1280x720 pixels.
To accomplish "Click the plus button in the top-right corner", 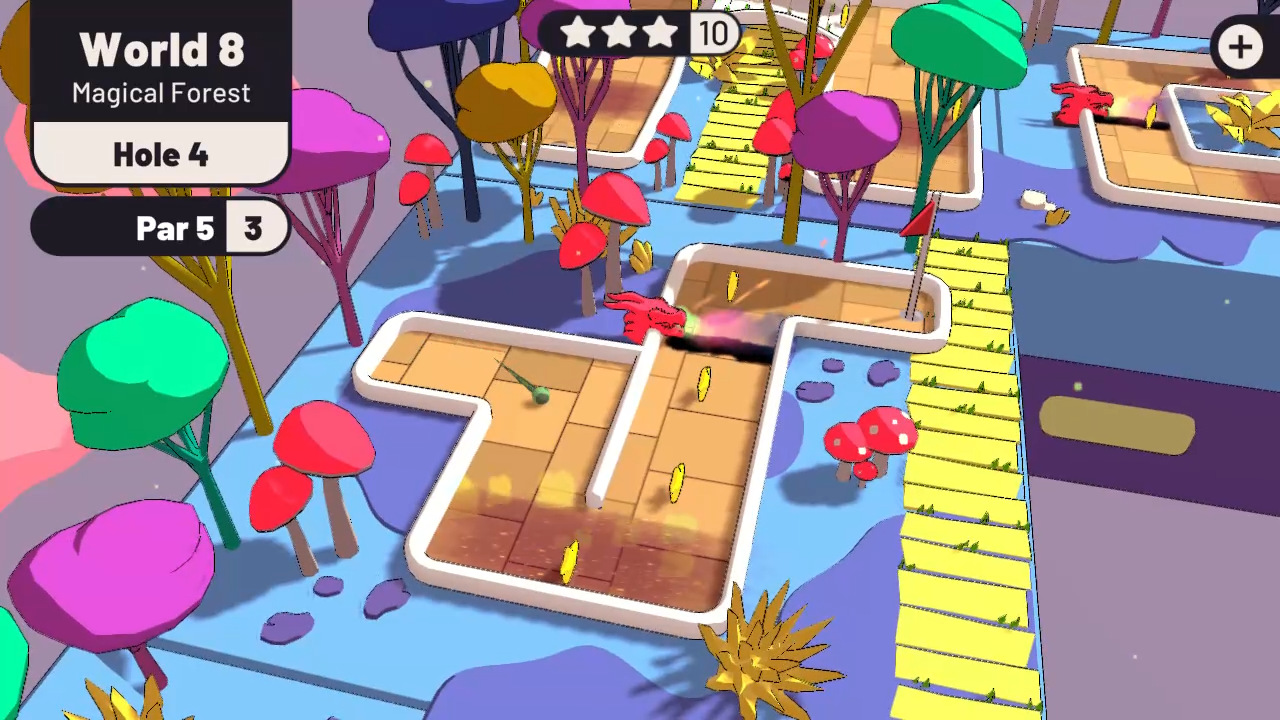I will [1240, 46].
